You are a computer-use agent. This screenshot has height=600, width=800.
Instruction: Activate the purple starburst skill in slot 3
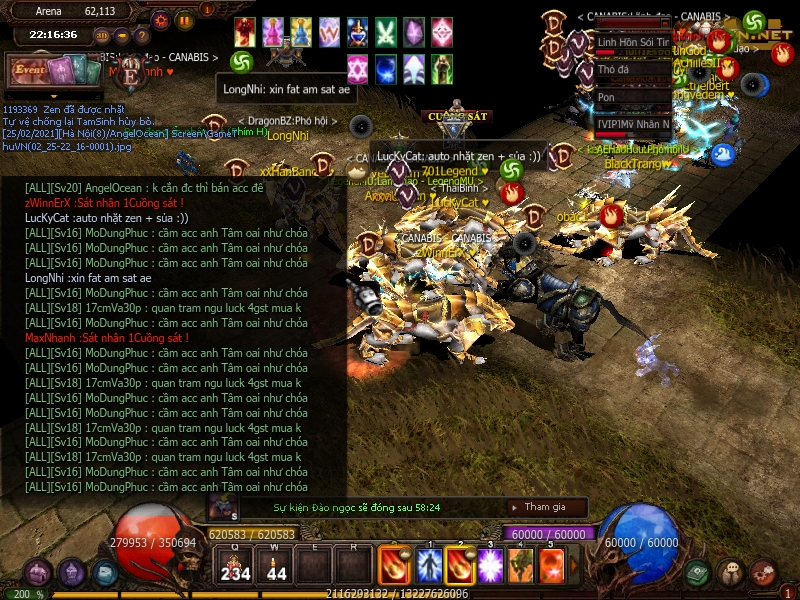(491, 566)
